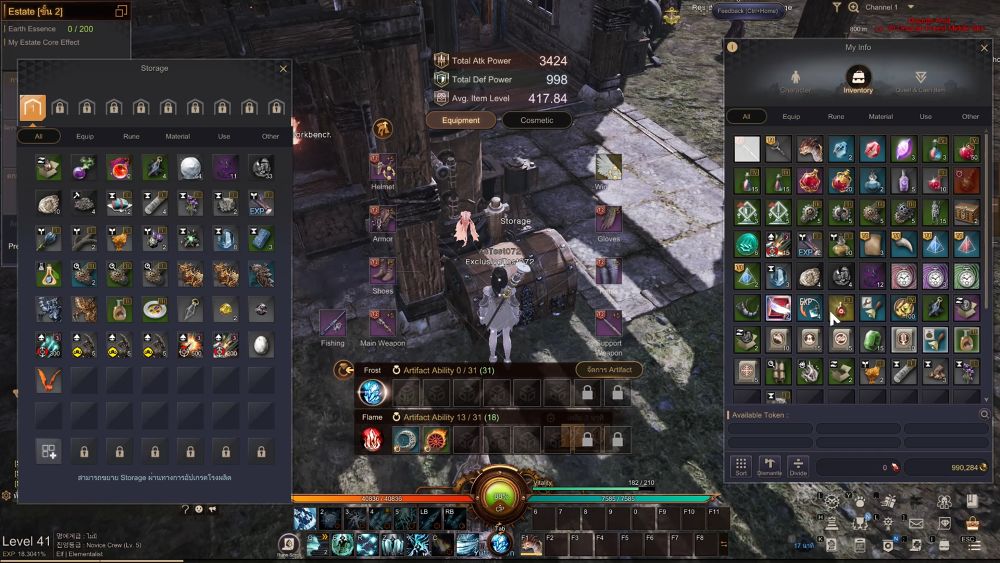The image size is (1000, 563).
Task: Expand Storage with the plus slot button
Action: (x=48, y=451)
